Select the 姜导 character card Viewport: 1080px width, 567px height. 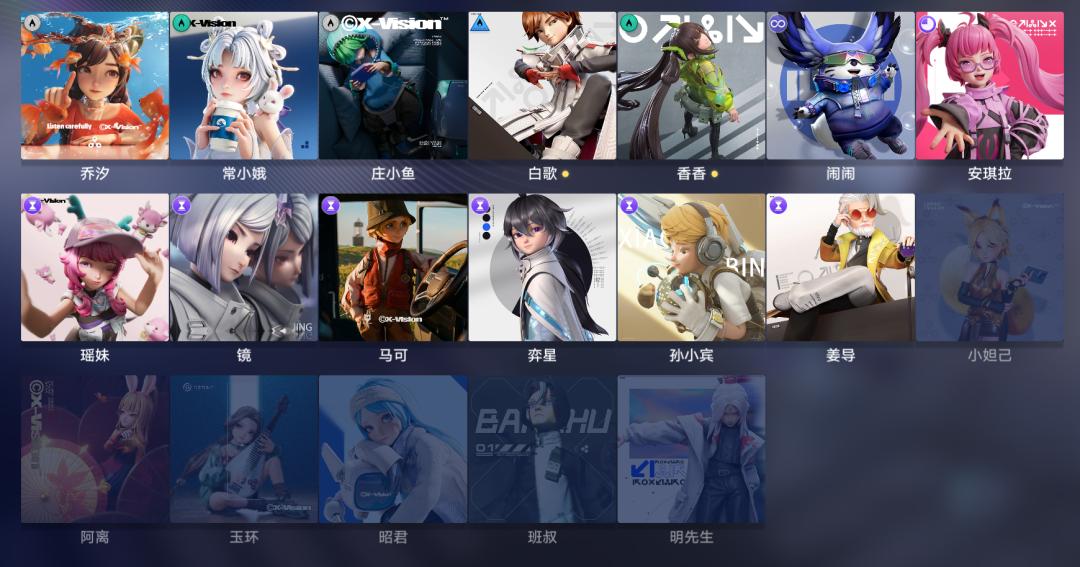840,267
